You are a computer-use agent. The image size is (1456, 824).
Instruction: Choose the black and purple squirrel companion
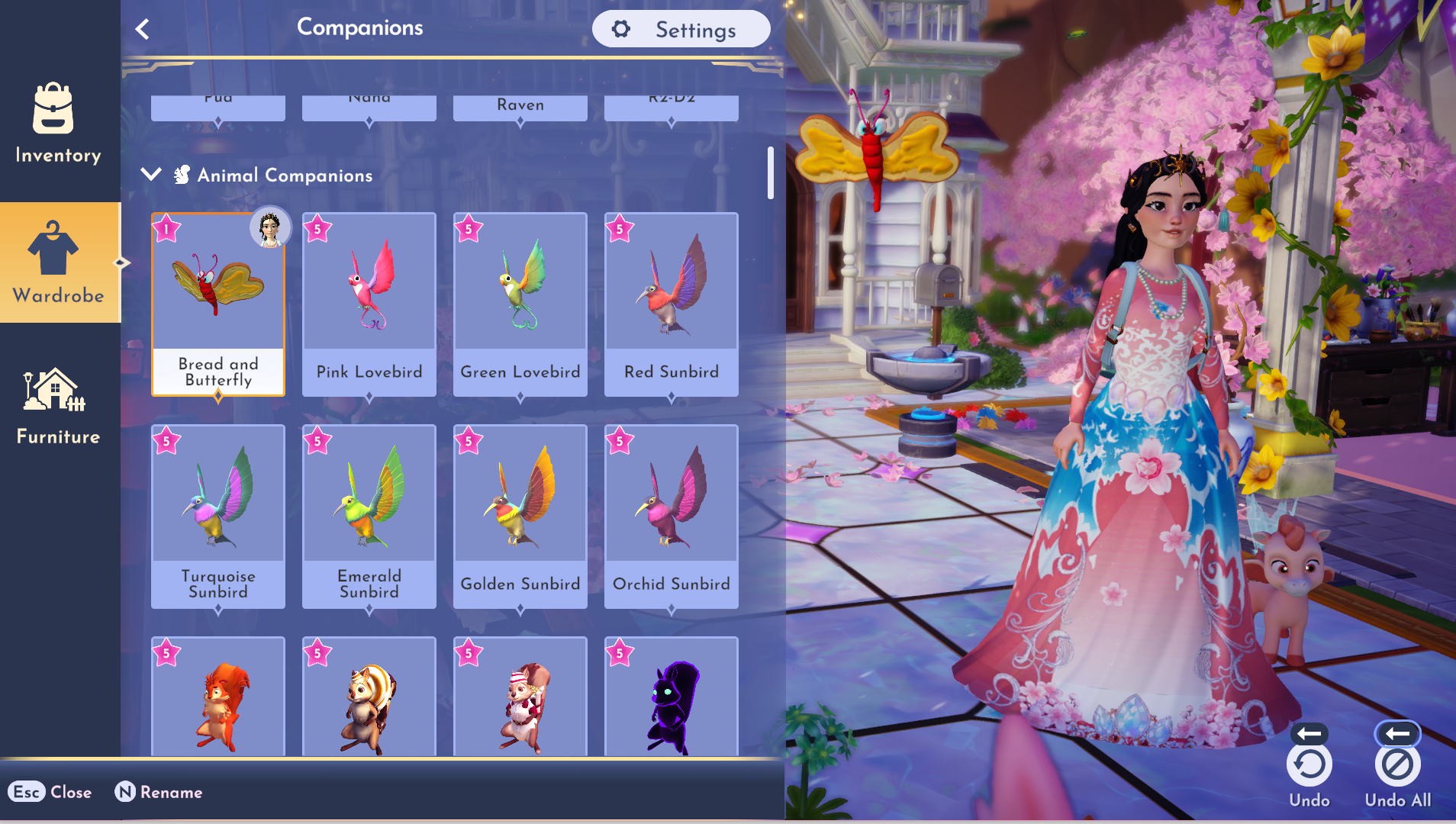pos(672,698)
